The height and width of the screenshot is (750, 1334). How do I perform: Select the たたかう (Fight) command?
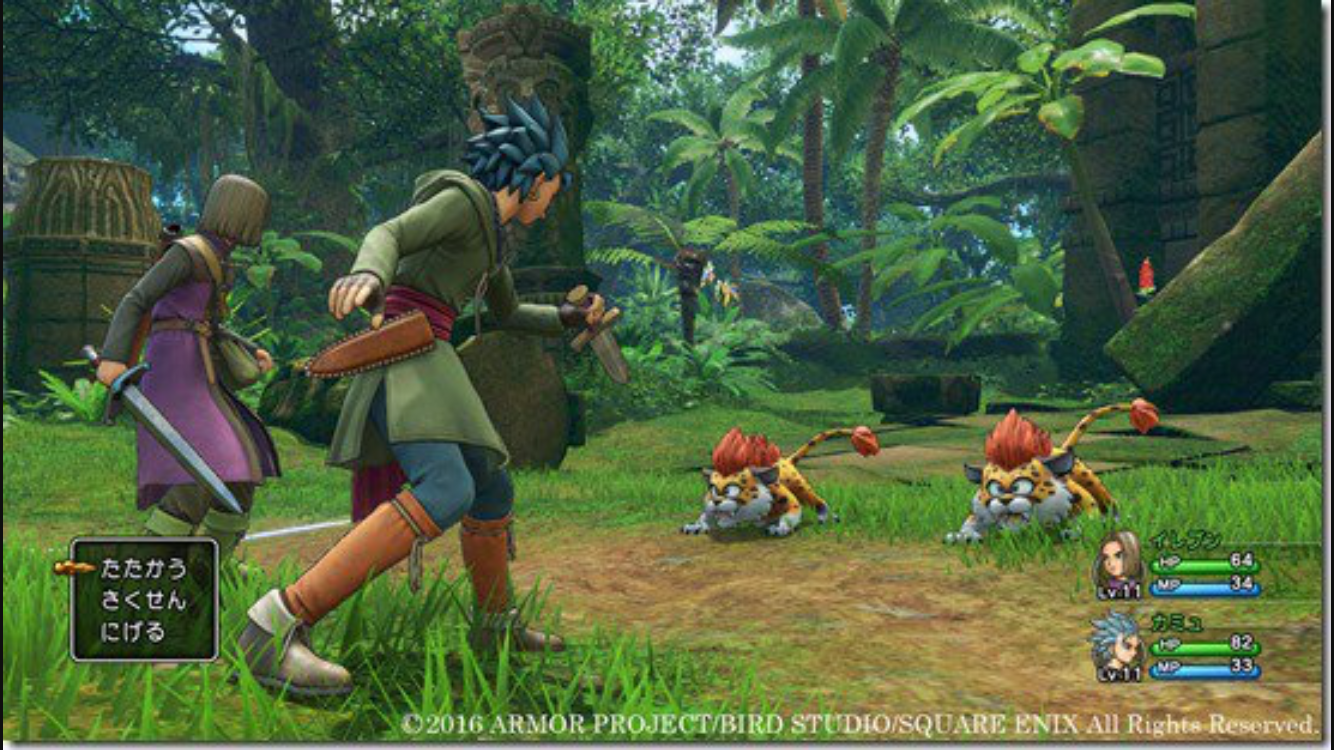coord(143,569)
